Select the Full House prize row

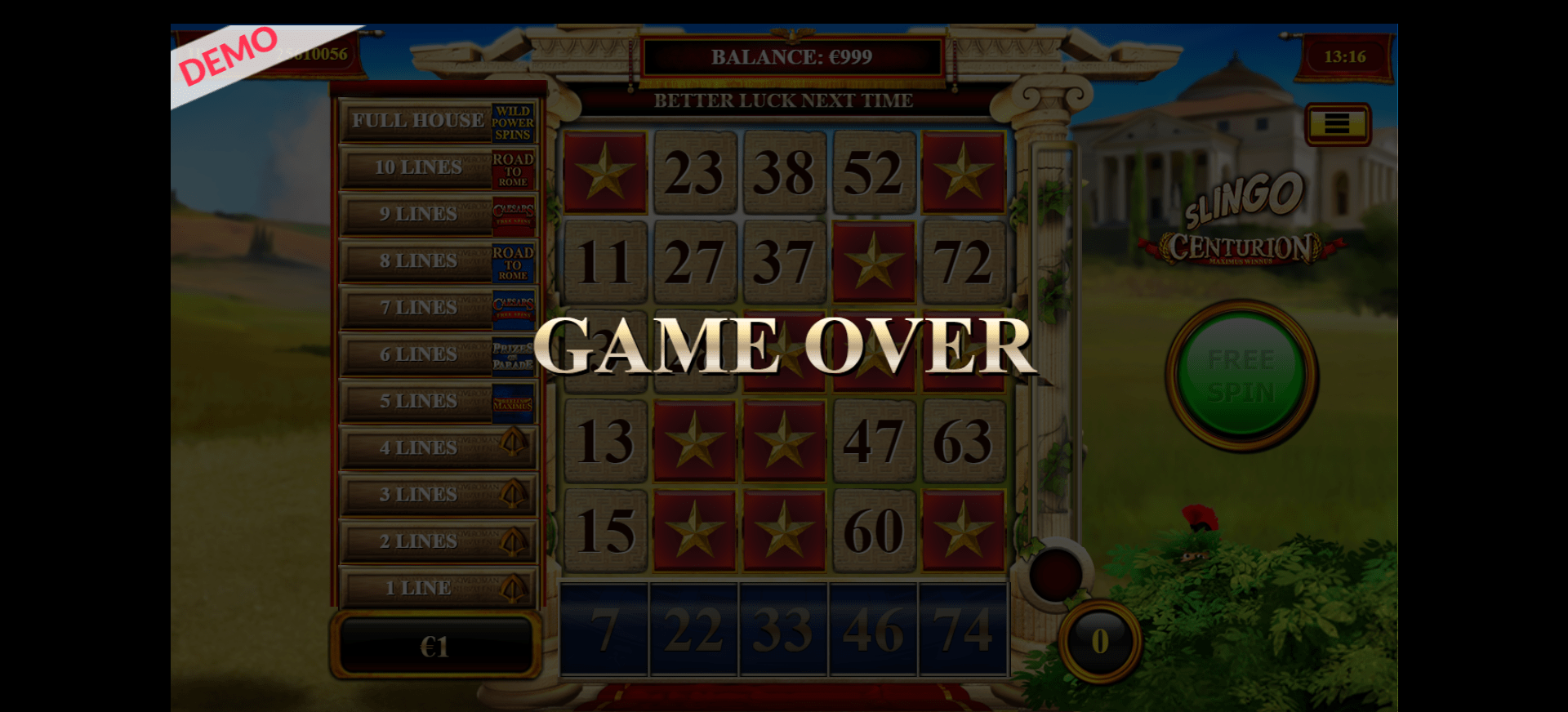point(416,120)
